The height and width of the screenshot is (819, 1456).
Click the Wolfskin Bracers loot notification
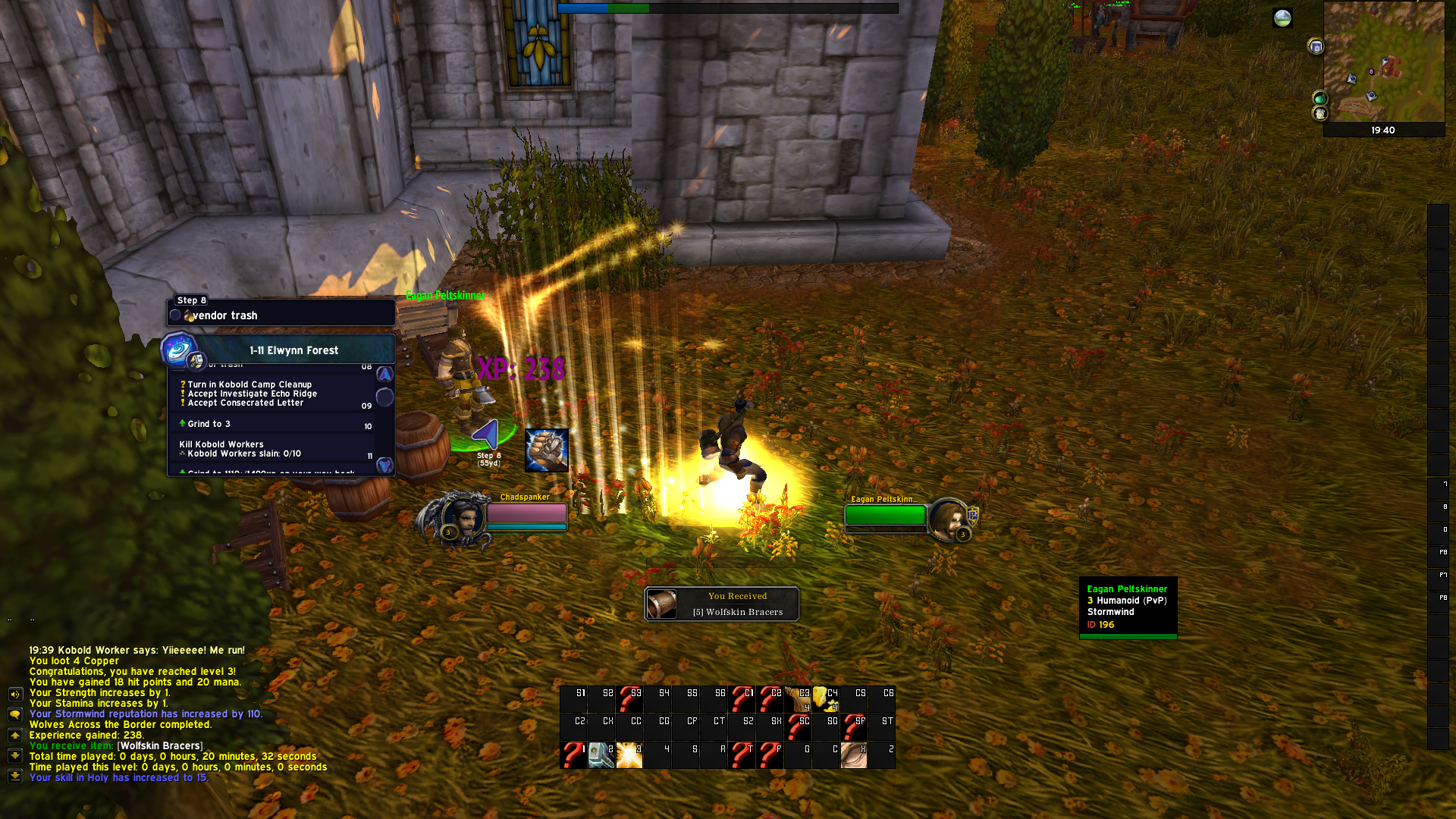pos(722,604)
